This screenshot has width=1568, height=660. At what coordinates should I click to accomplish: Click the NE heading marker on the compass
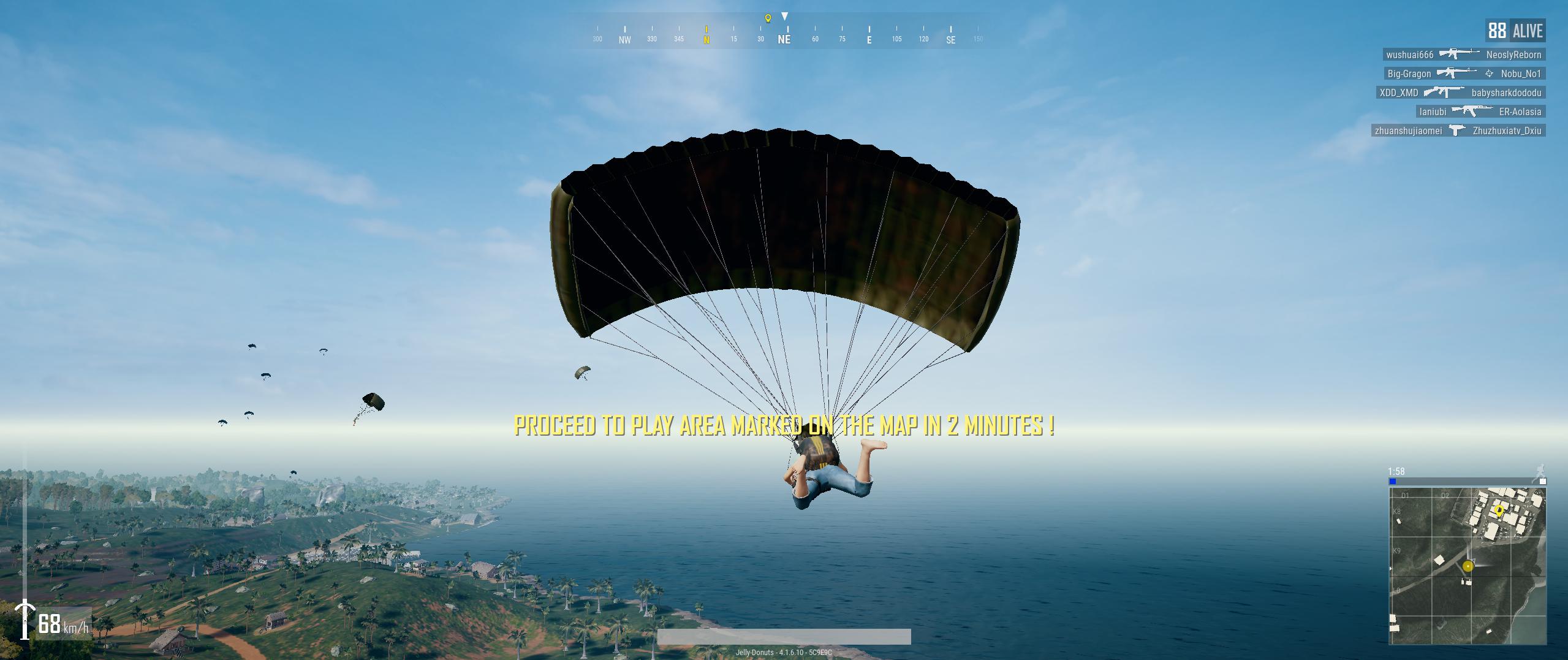pyautogui.click(x=784, y=38)
